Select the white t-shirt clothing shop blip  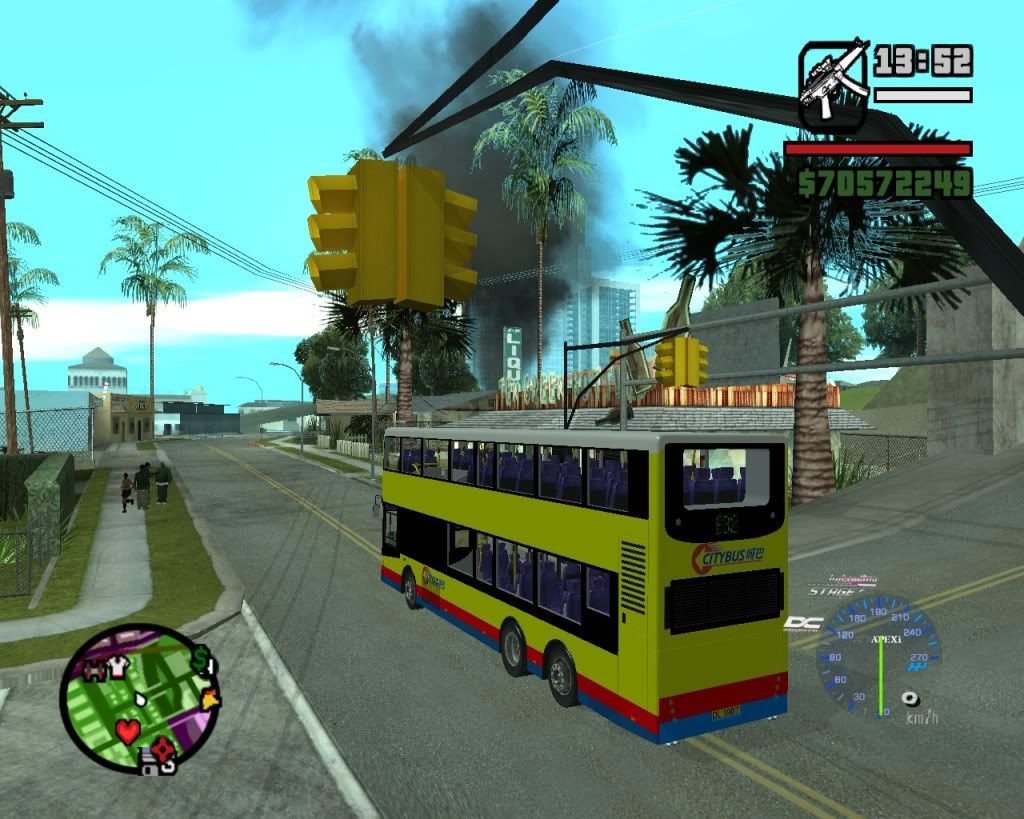pyautogui.click(x=118, y=667)
